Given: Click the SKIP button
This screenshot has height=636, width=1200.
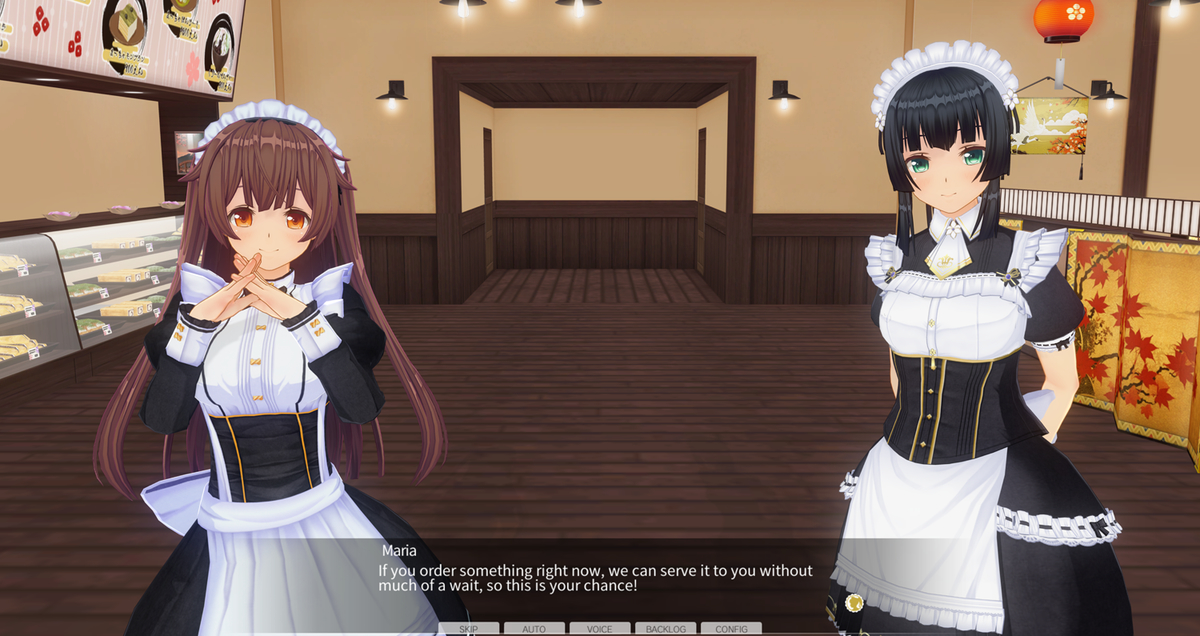Looking at the screenshot, I should [469, 628].
